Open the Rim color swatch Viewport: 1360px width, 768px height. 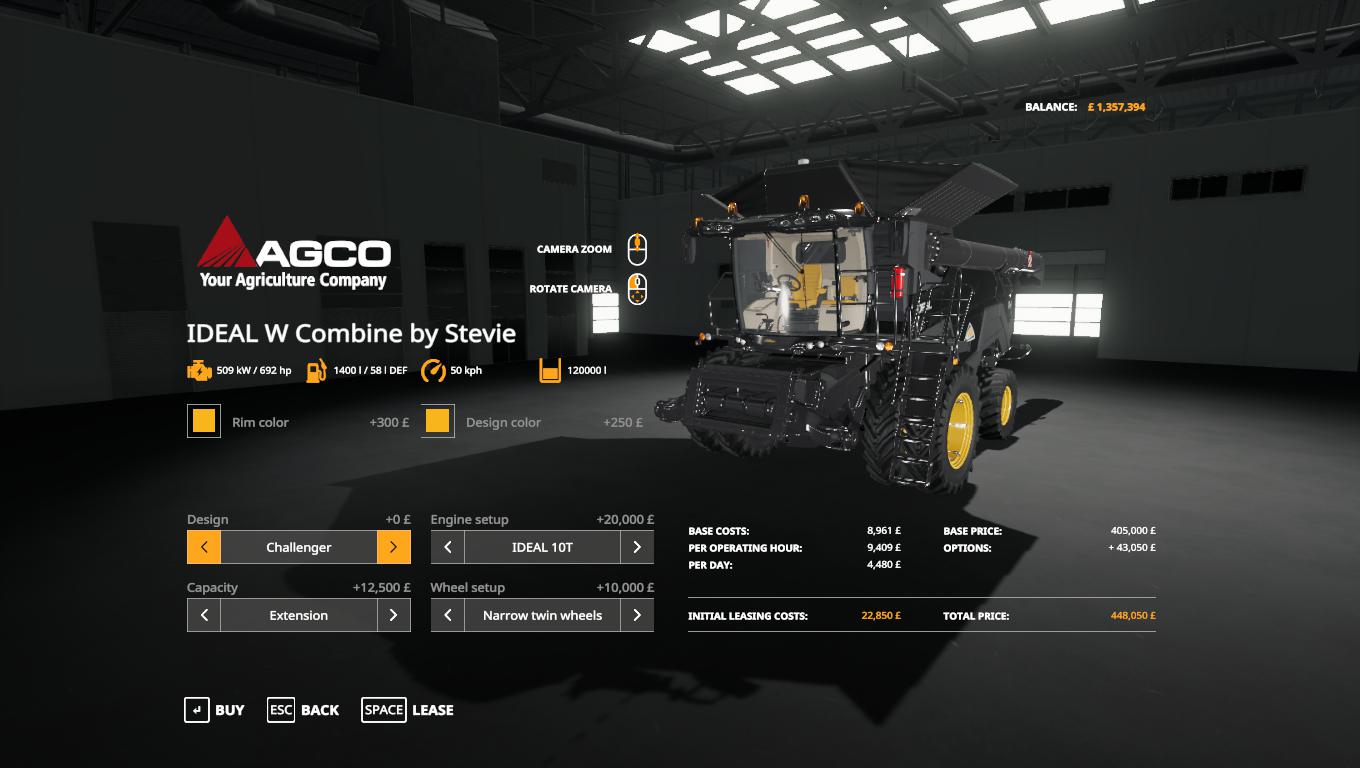pos(204,421)
